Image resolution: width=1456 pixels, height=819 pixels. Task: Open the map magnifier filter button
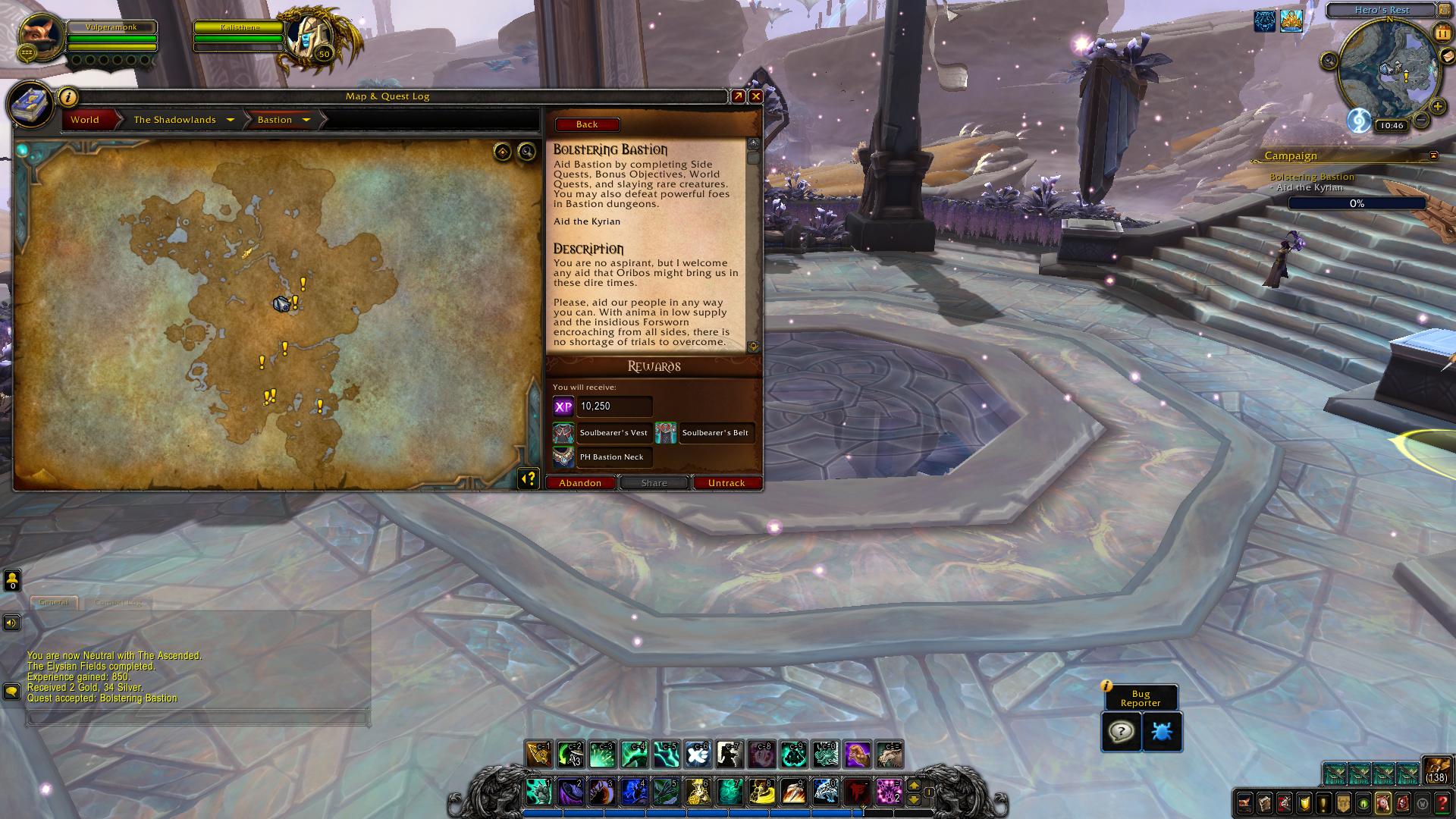526,152
